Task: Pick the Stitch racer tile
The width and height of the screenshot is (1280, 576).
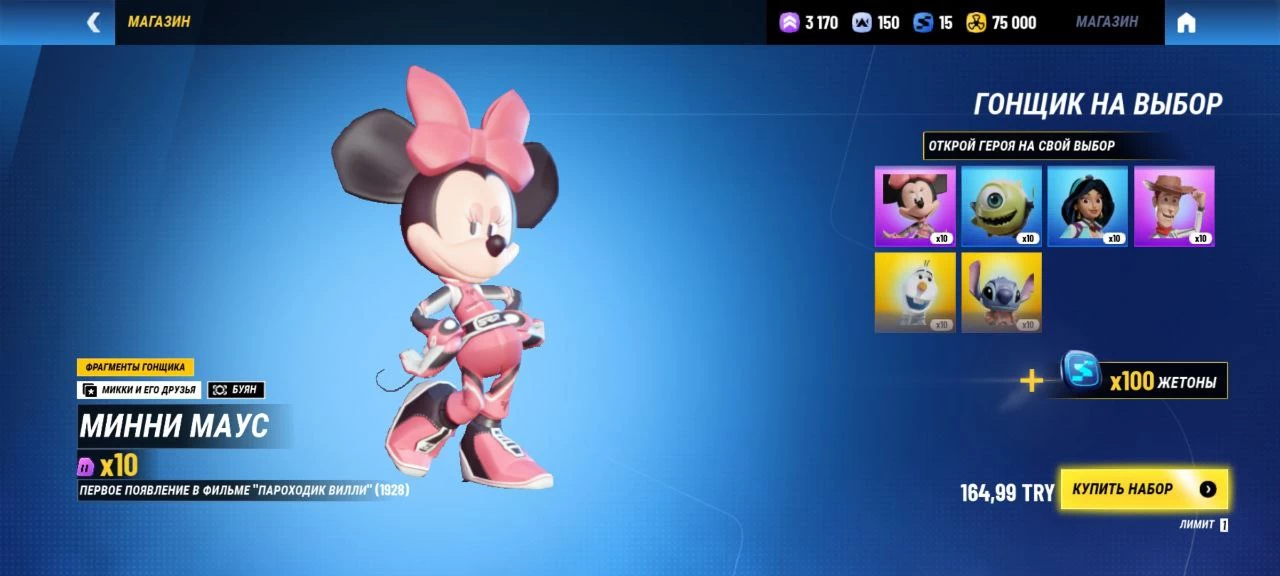Action: click(1001, 292)
